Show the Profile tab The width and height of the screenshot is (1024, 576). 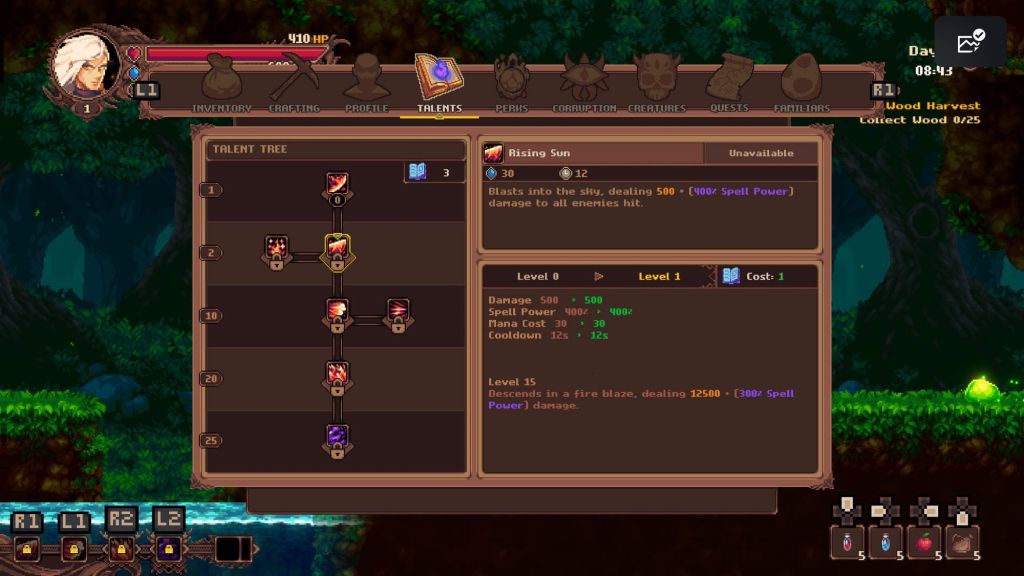366,85
